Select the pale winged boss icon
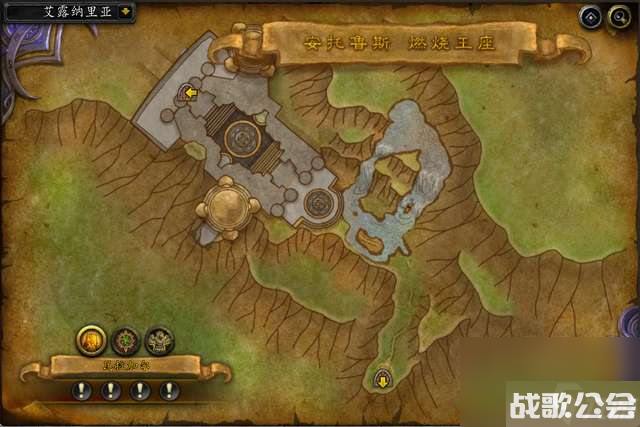 [159, 340]
